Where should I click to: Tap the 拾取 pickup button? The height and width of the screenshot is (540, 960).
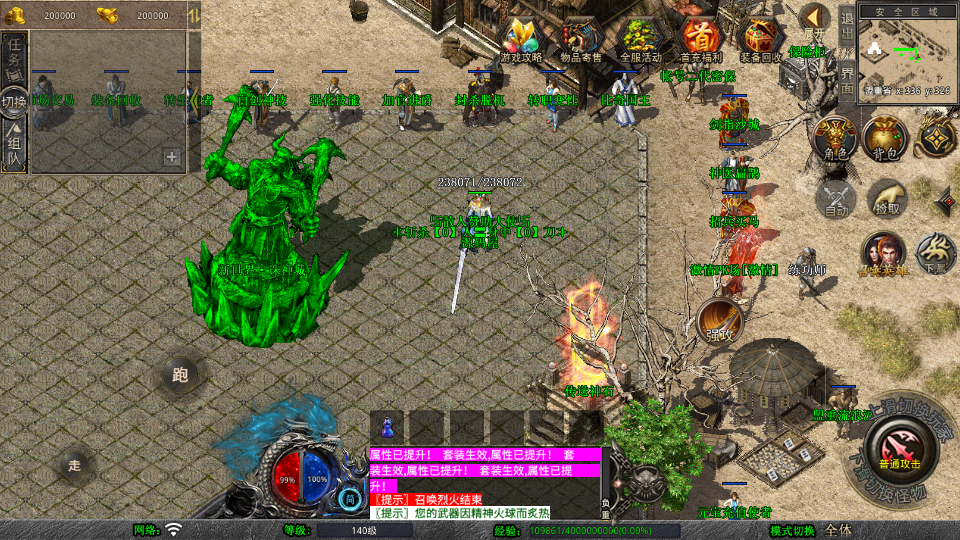(x=886, y=198)
